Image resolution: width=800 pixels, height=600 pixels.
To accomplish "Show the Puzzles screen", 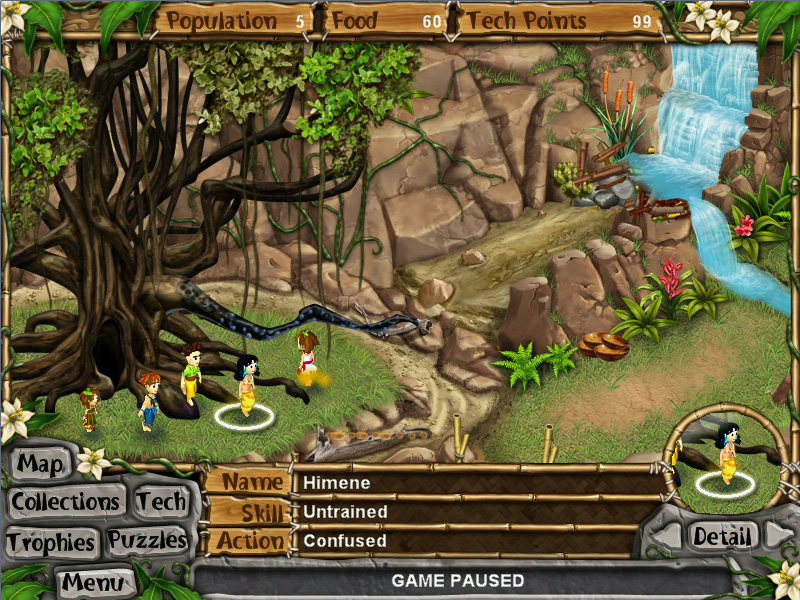I will pos(148,541).
